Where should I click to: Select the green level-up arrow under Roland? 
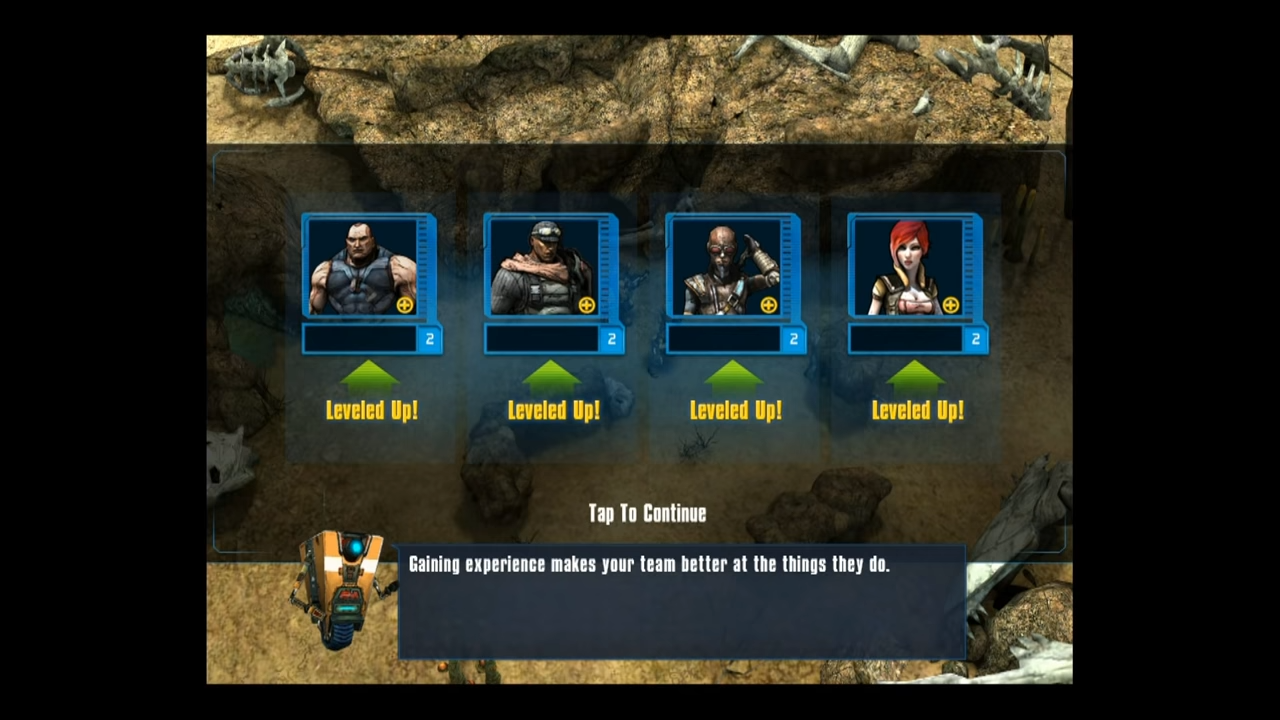click(x=553, y=380)
